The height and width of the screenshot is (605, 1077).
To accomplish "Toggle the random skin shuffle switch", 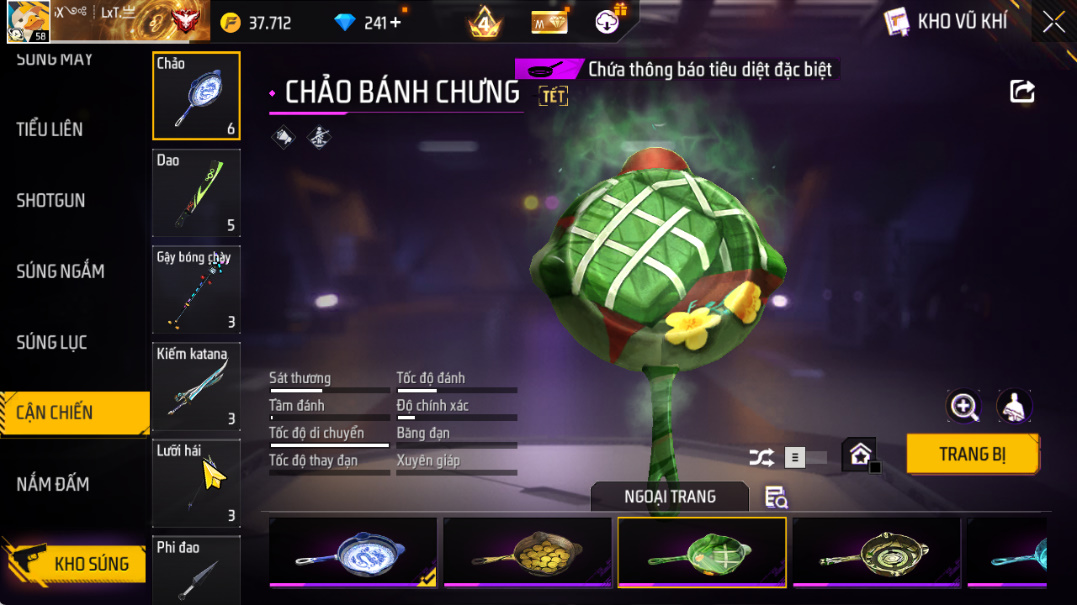I will point(803,458).
